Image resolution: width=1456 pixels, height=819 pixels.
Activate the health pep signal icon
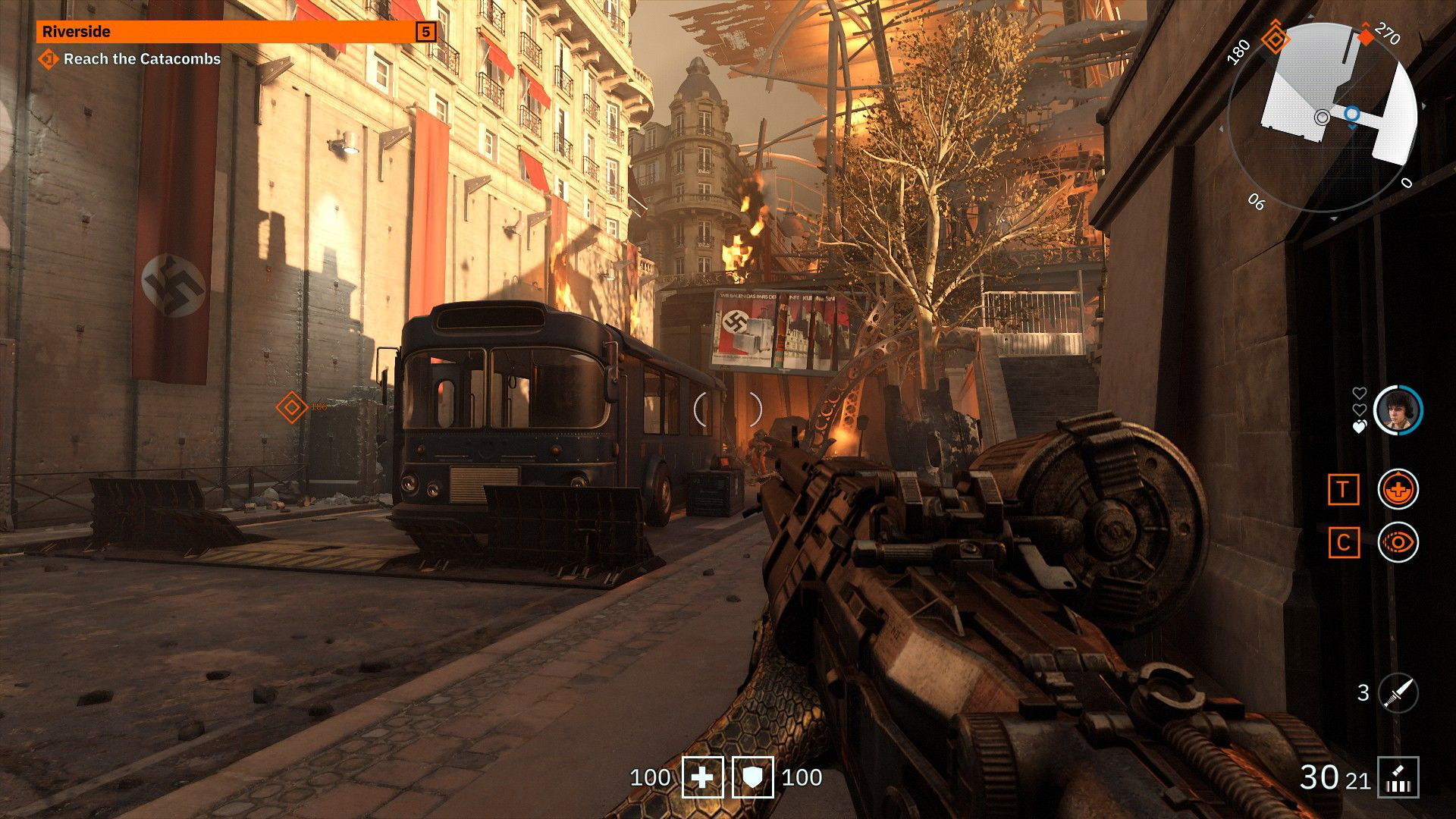pos(1398,489)
